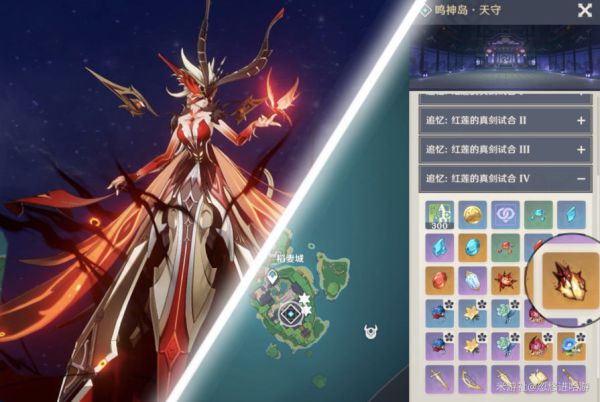Screen dimensions: 600x402
Task: Expand 追忆: 红莲的真剑试合 III entry
Action: click(x=505, y=150)
